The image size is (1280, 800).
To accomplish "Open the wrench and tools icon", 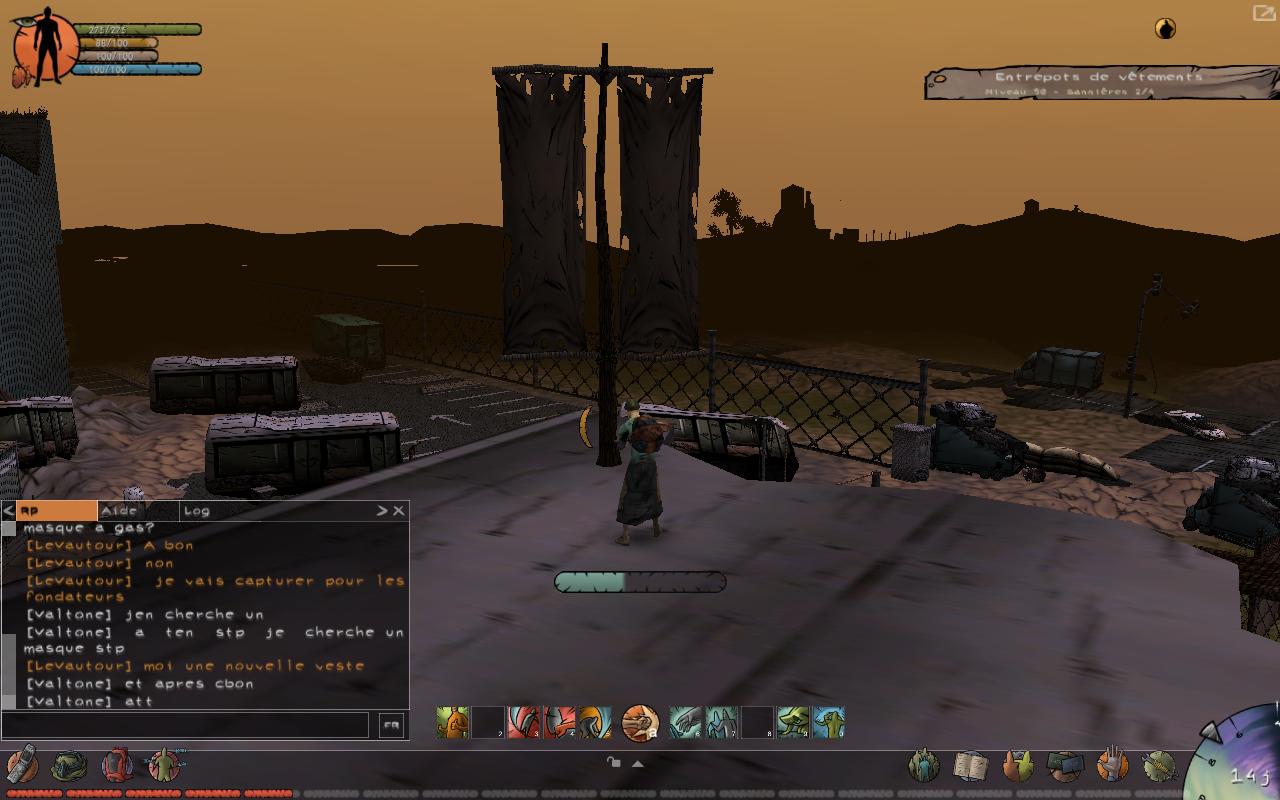I will point(1159,766).
